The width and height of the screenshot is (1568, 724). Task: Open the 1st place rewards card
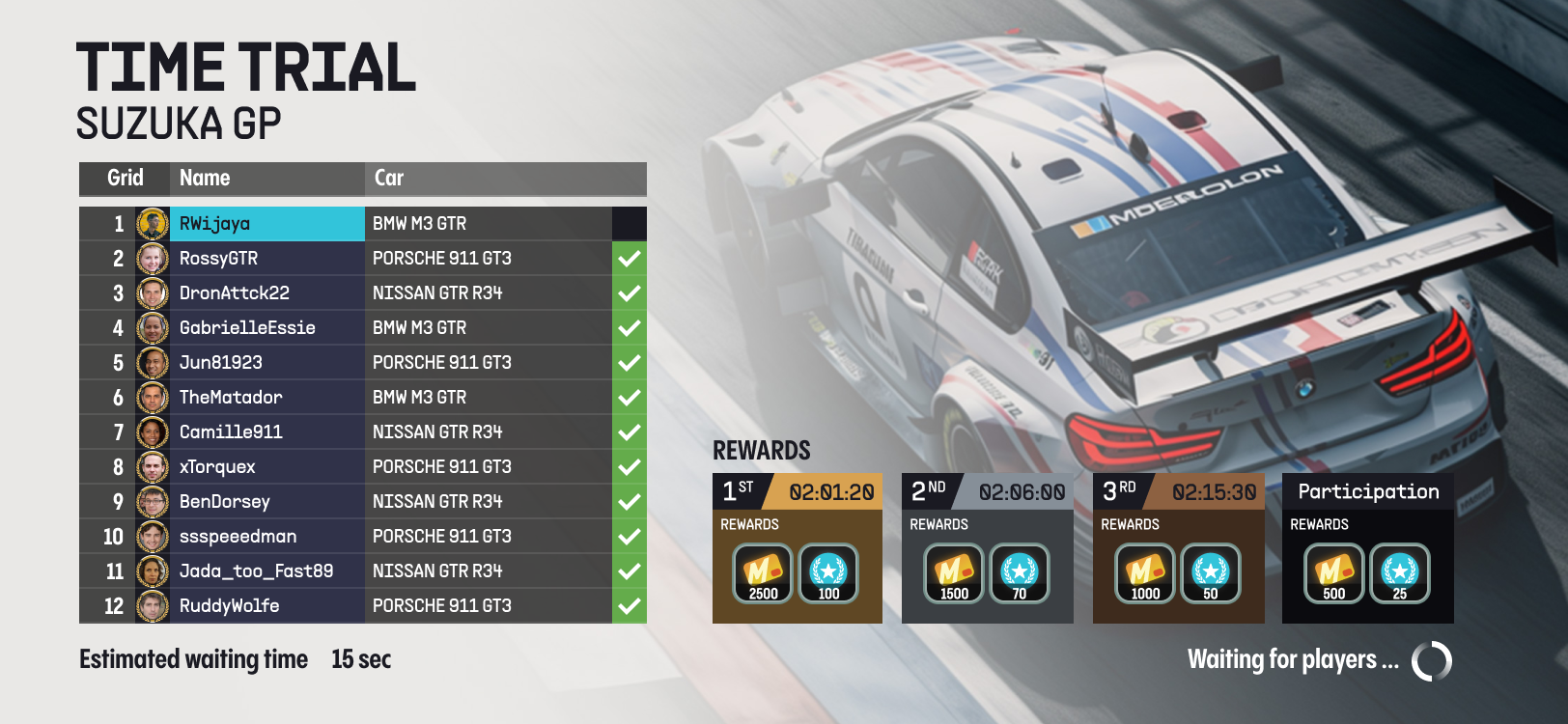click(797, 548)
